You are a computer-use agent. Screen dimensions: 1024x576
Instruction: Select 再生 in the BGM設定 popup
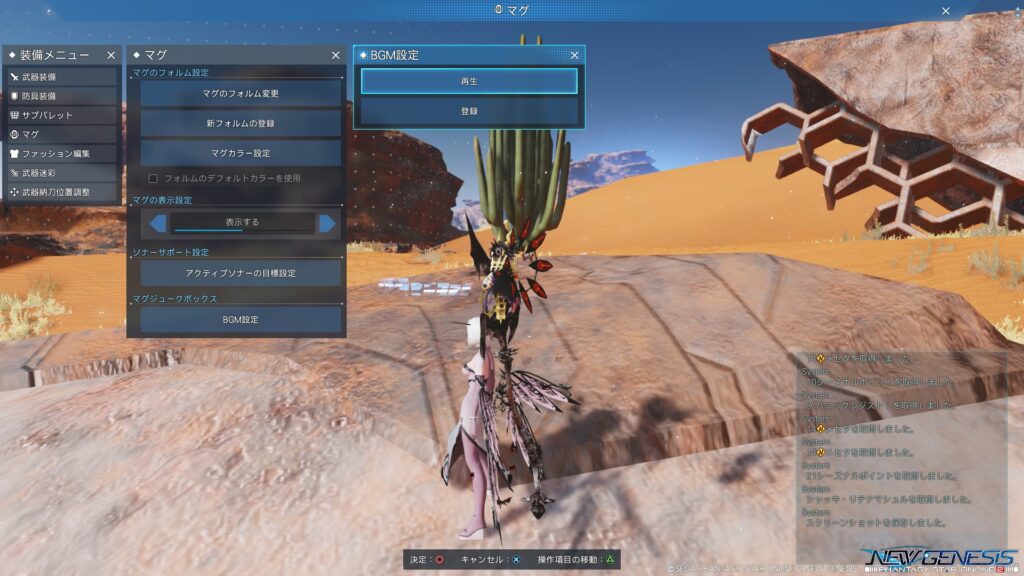[x=469, y=81]
